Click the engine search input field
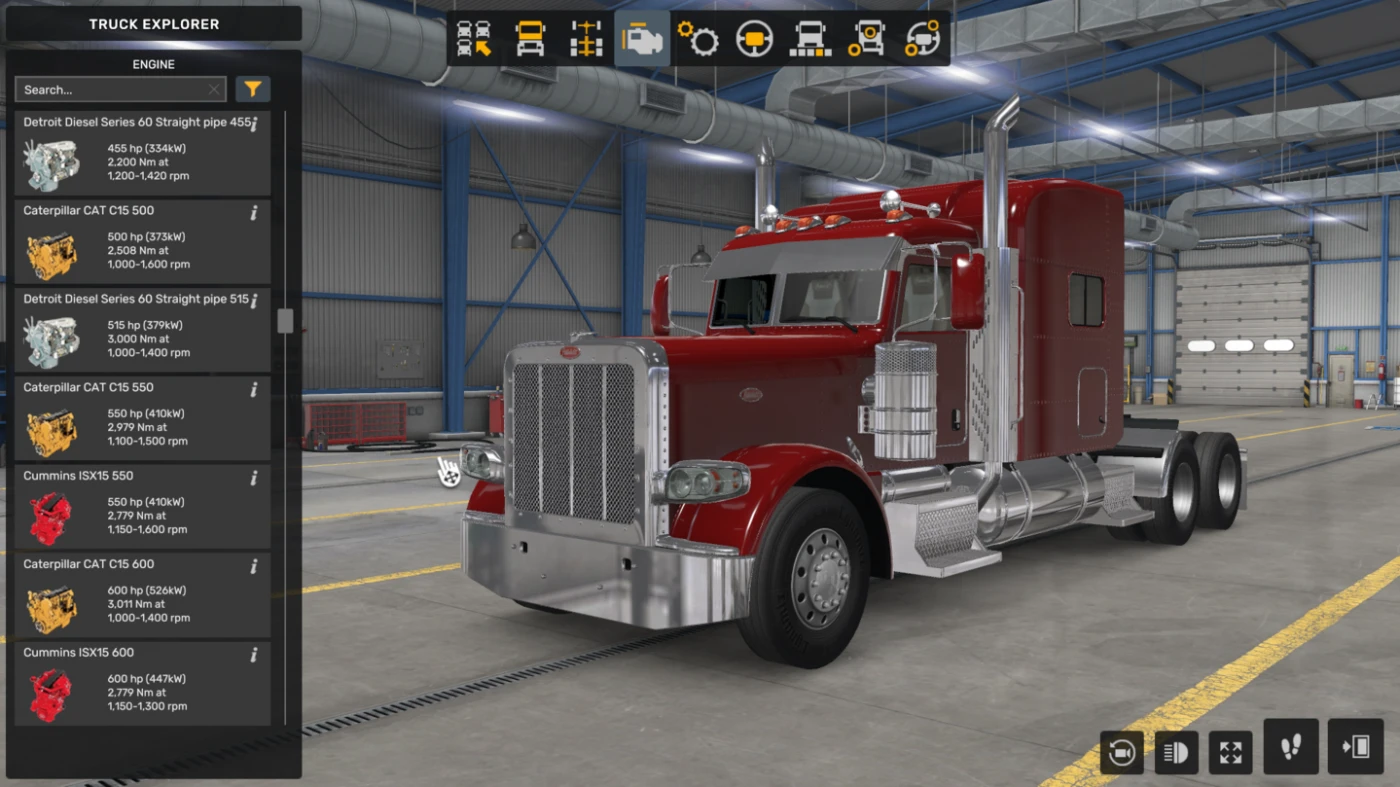This screenshot has width=1400, height=787. pyautogui.click(x=112, y=89)
